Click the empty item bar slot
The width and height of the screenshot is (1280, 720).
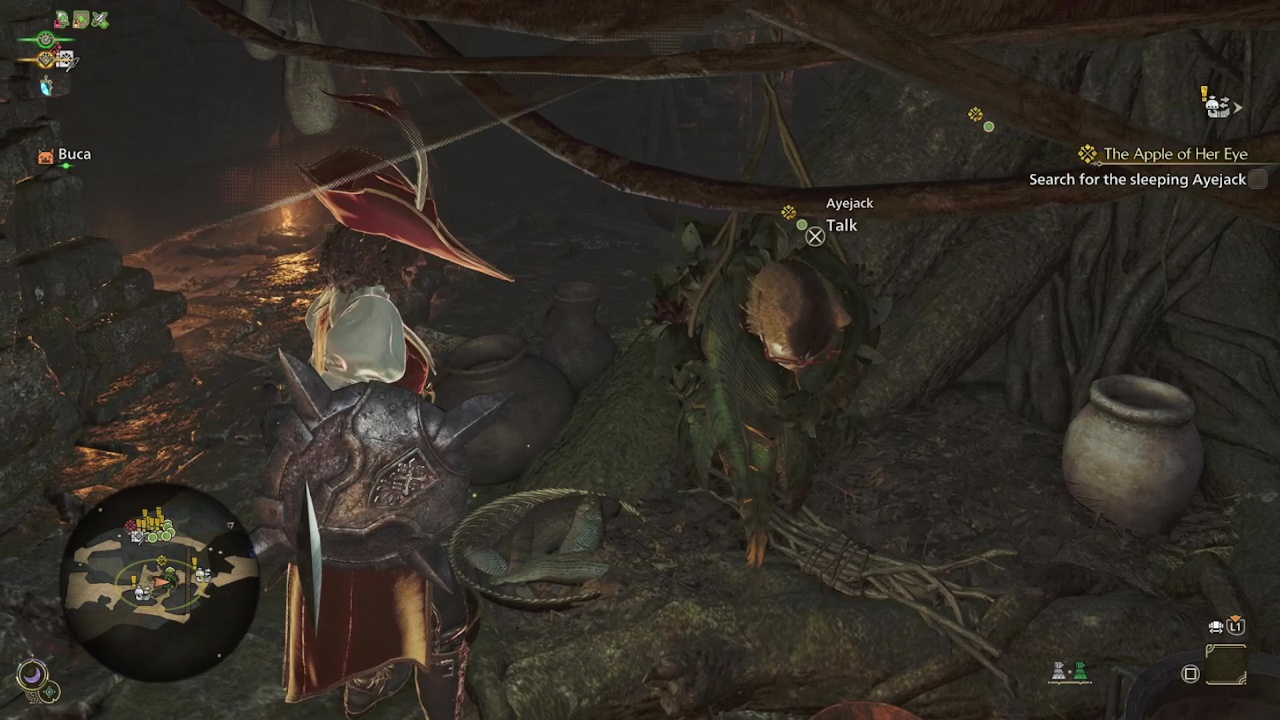[x=1226, y=665]
